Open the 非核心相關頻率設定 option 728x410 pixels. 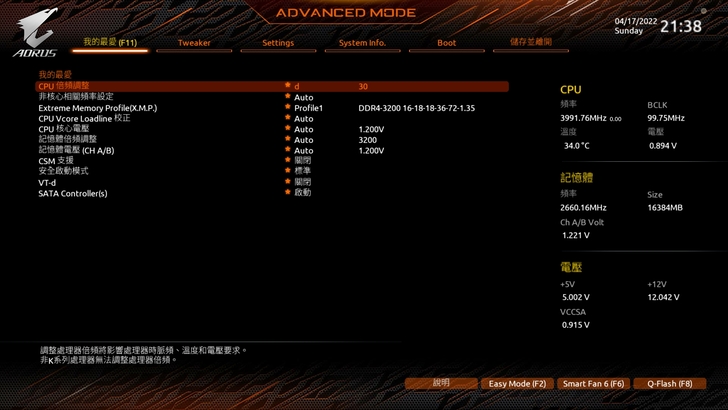pos(76,97)
